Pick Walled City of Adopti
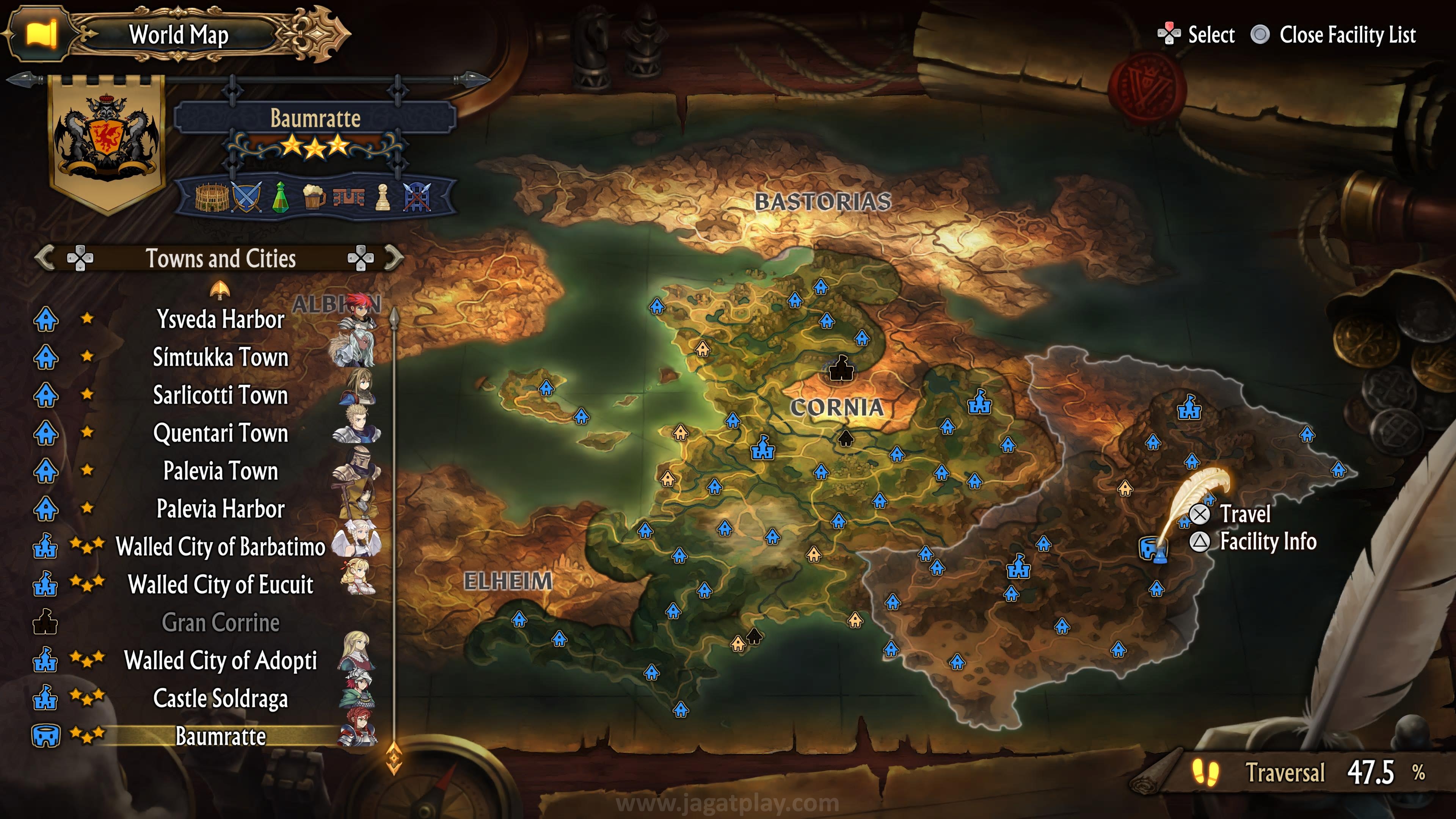This screenshot has height=819, width=1456. [220, 660]
